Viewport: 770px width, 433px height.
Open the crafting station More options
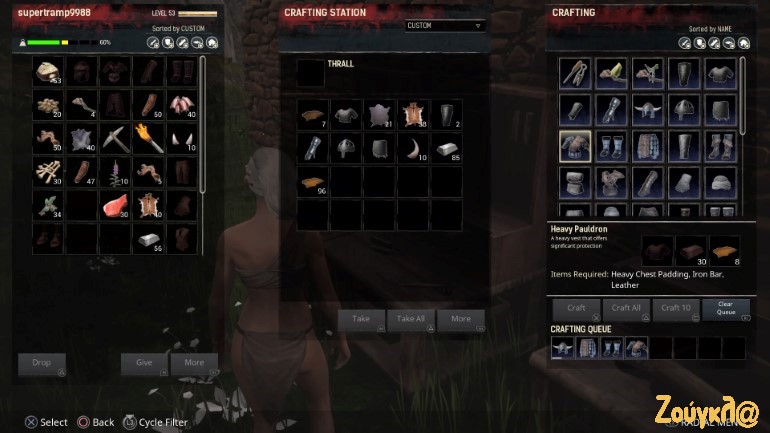(460, 319)
